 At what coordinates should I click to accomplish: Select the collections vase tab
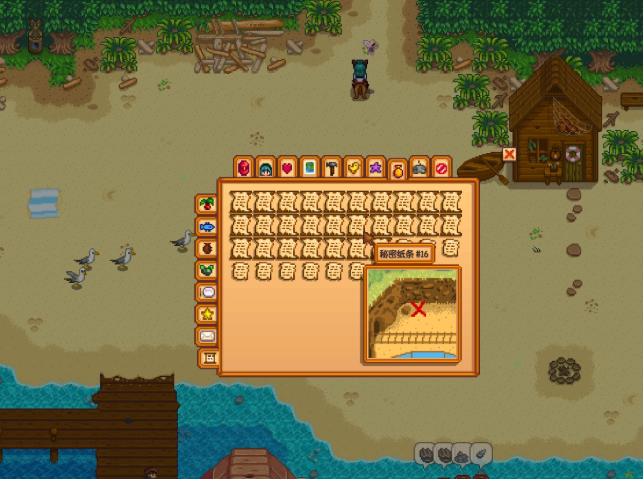398,169
